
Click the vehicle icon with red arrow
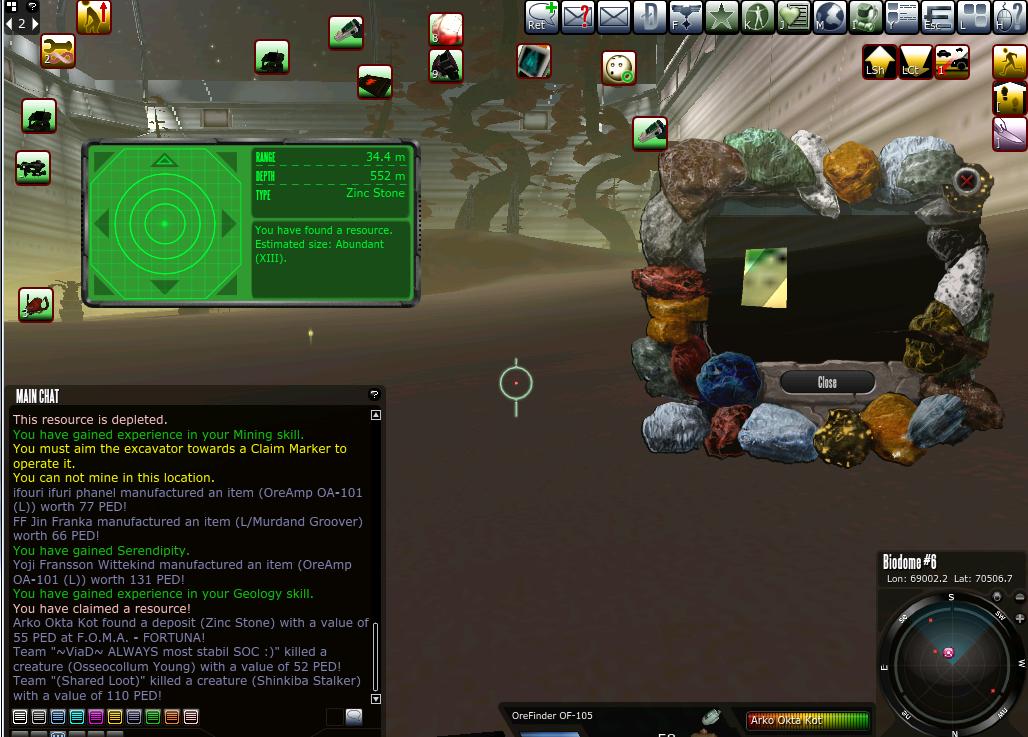point(952,62)
